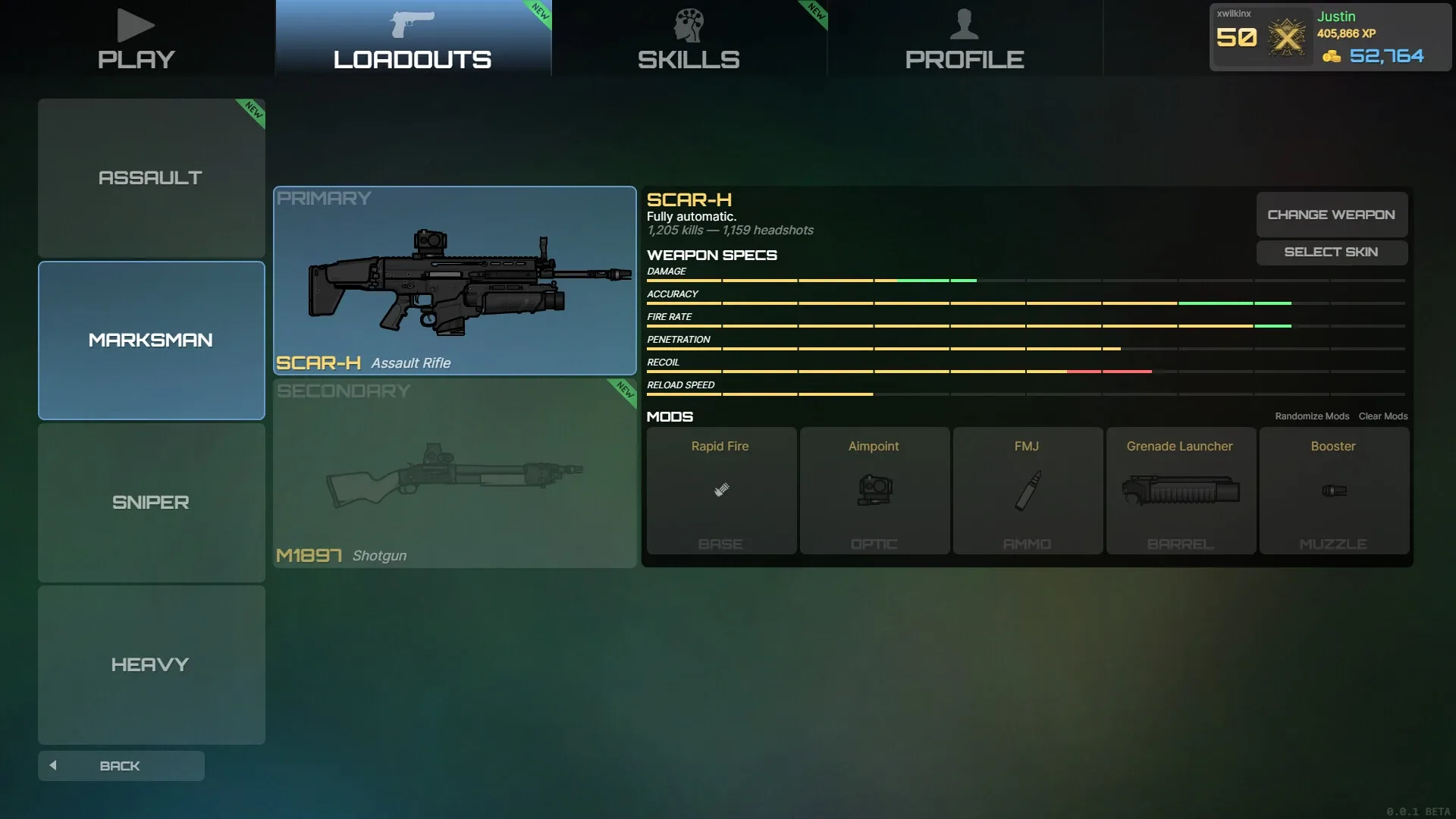This screenshot has height=819, width=1456.
Task: Click the Aimpoint optic mod icon
Action: click(874, 489)
